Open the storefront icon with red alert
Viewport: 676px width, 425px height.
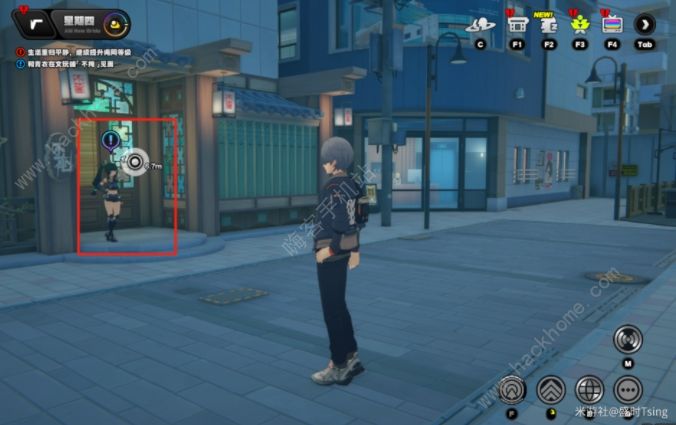coord(517,25)
